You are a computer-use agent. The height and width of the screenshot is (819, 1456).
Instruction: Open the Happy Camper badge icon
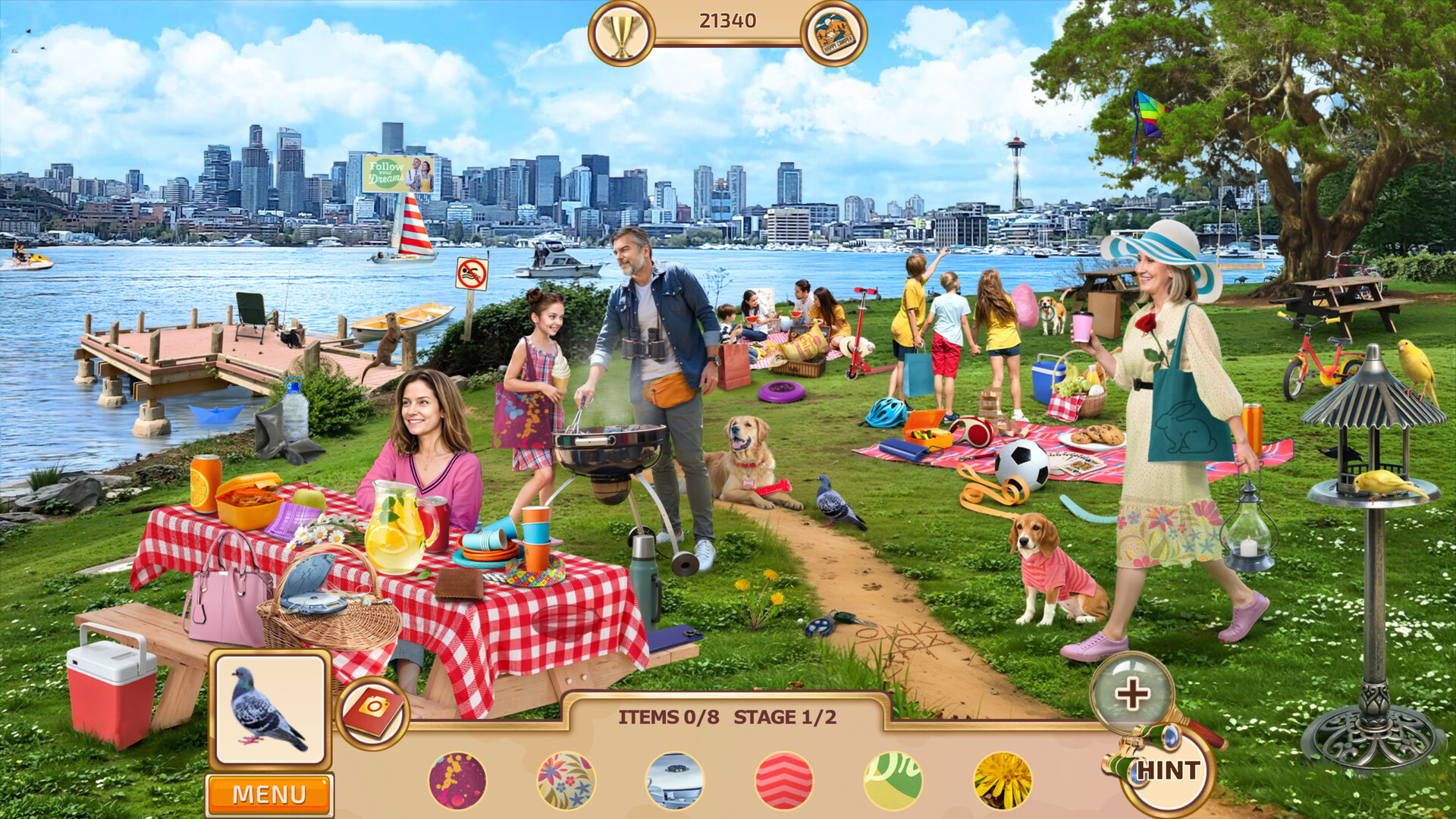coord(834,33)
